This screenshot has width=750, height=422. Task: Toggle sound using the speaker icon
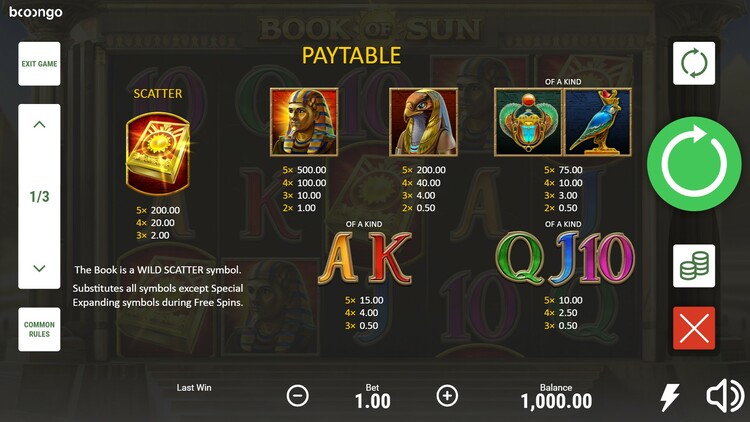tap(725, 397)
